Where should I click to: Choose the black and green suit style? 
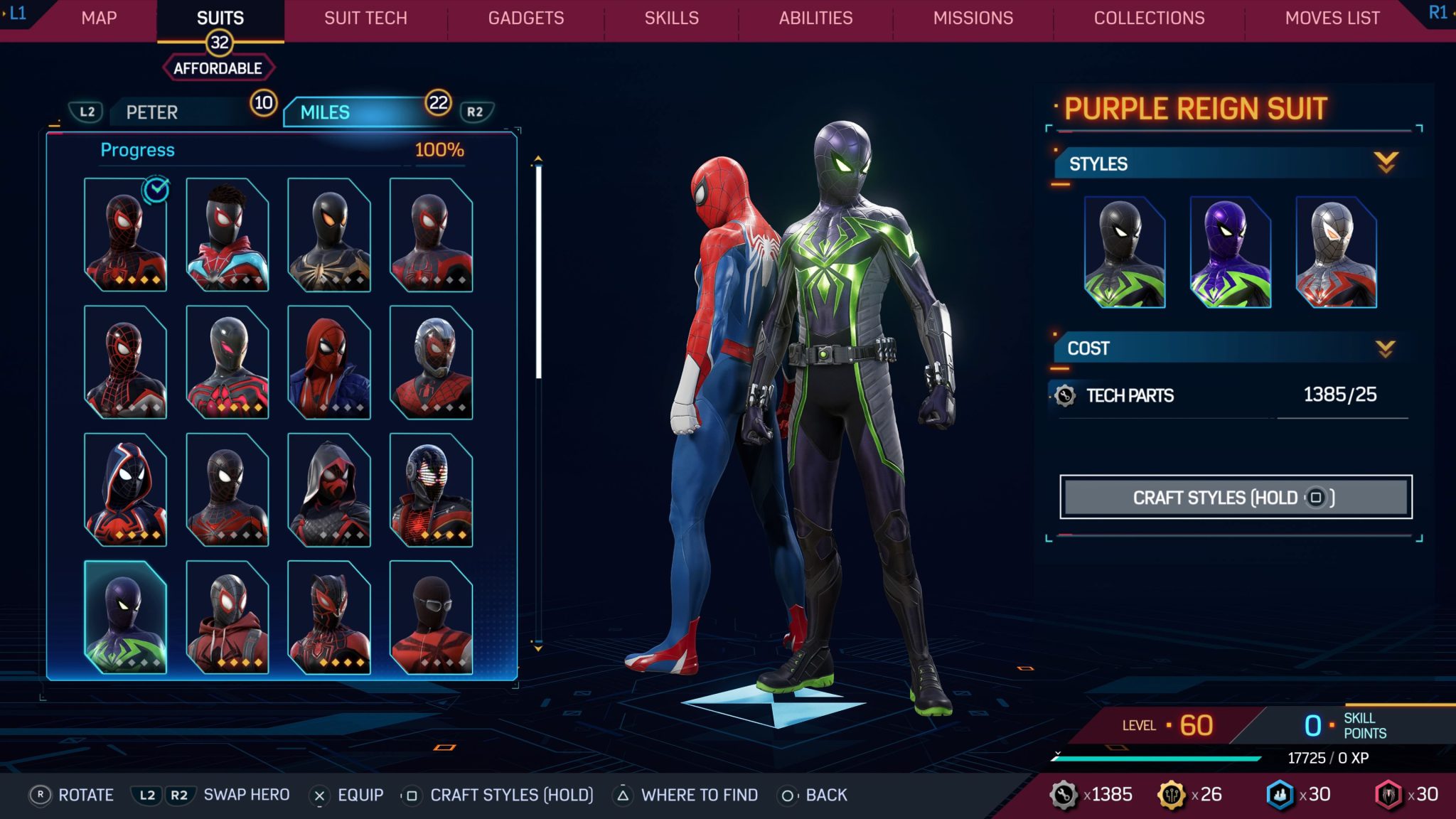pyautogui.click(x=1124, y=253)
